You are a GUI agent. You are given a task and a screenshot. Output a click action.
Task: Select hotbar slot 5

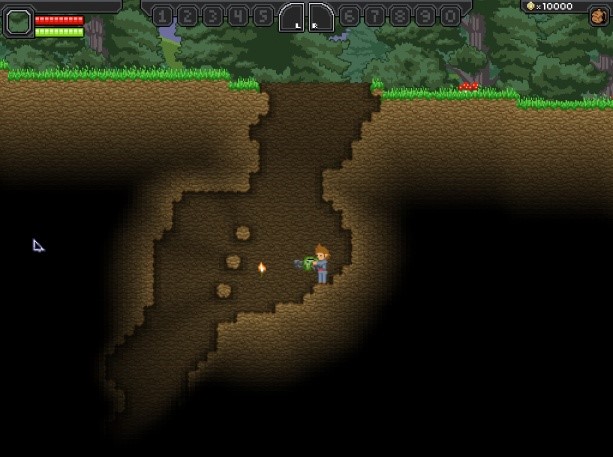coord(262,16)
